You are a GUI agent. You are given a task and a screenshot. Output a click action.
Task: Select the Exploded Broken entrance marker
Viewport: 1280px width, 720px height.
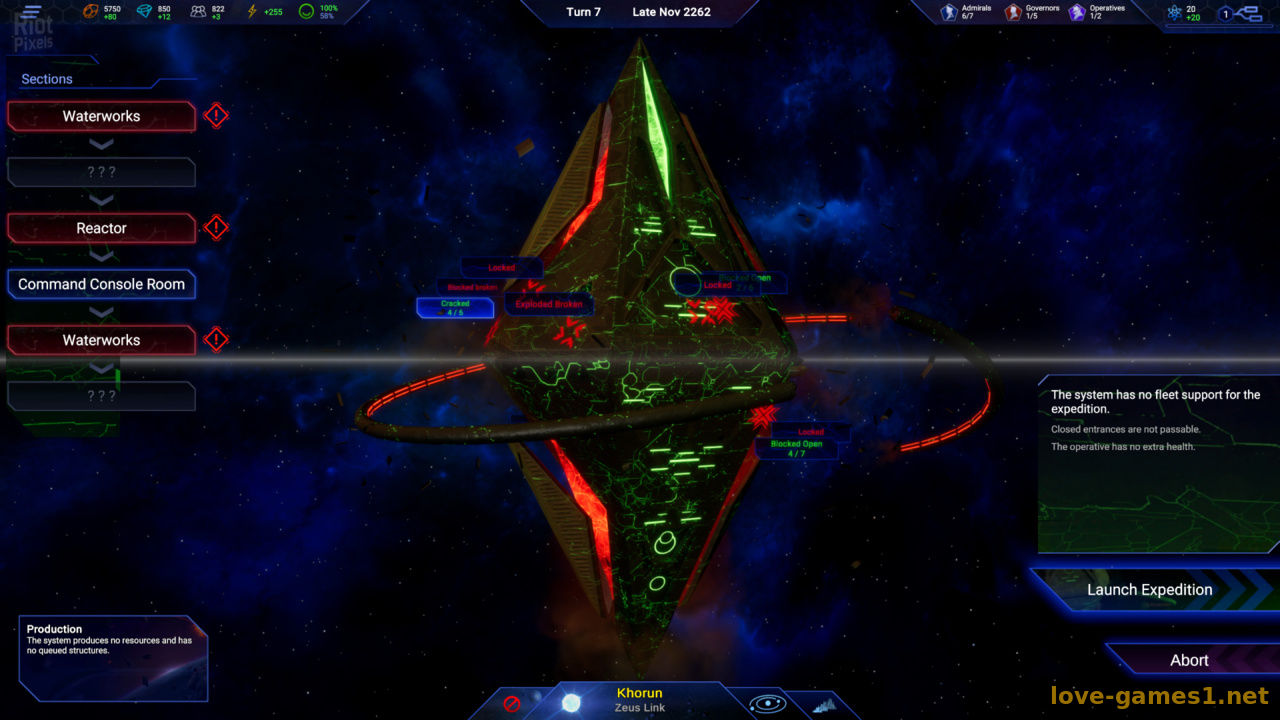[548, 304]
